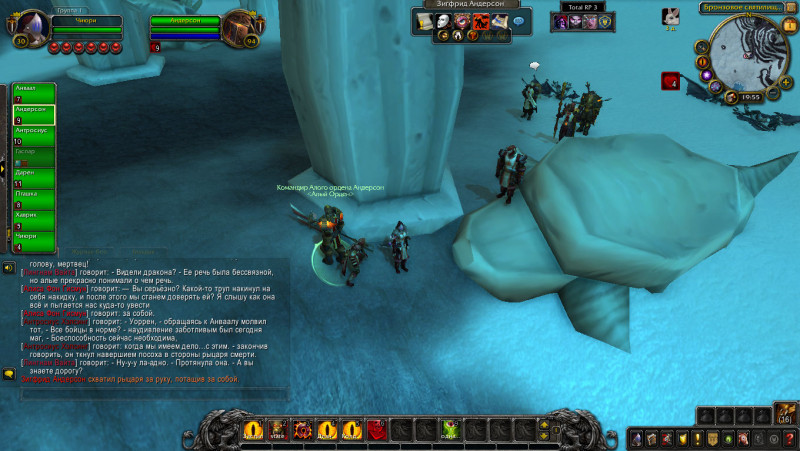Select Хаврик in the raid frame
This screenshot has height=451, width=800.
point(33,219)
